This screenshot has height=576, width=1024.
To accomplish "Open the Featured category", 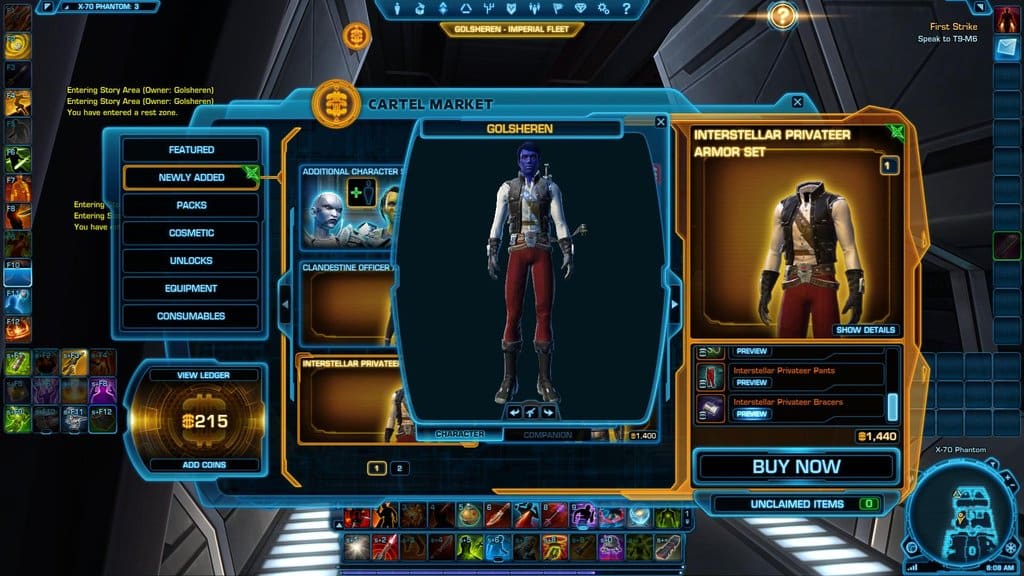I will [191, 150].
